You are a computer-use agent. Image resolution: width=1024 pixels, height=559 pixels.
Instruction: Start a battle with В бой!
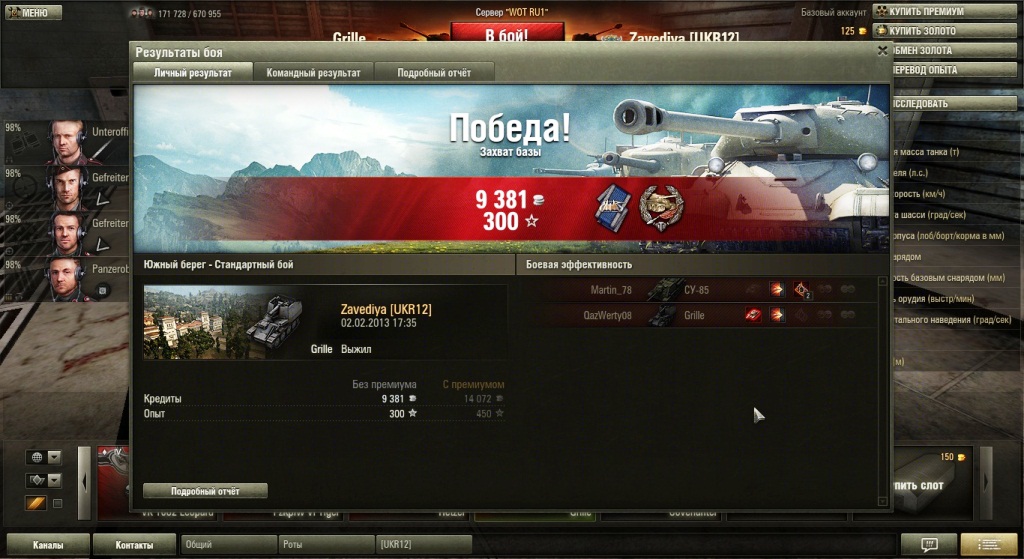click(x=506, y=33)
